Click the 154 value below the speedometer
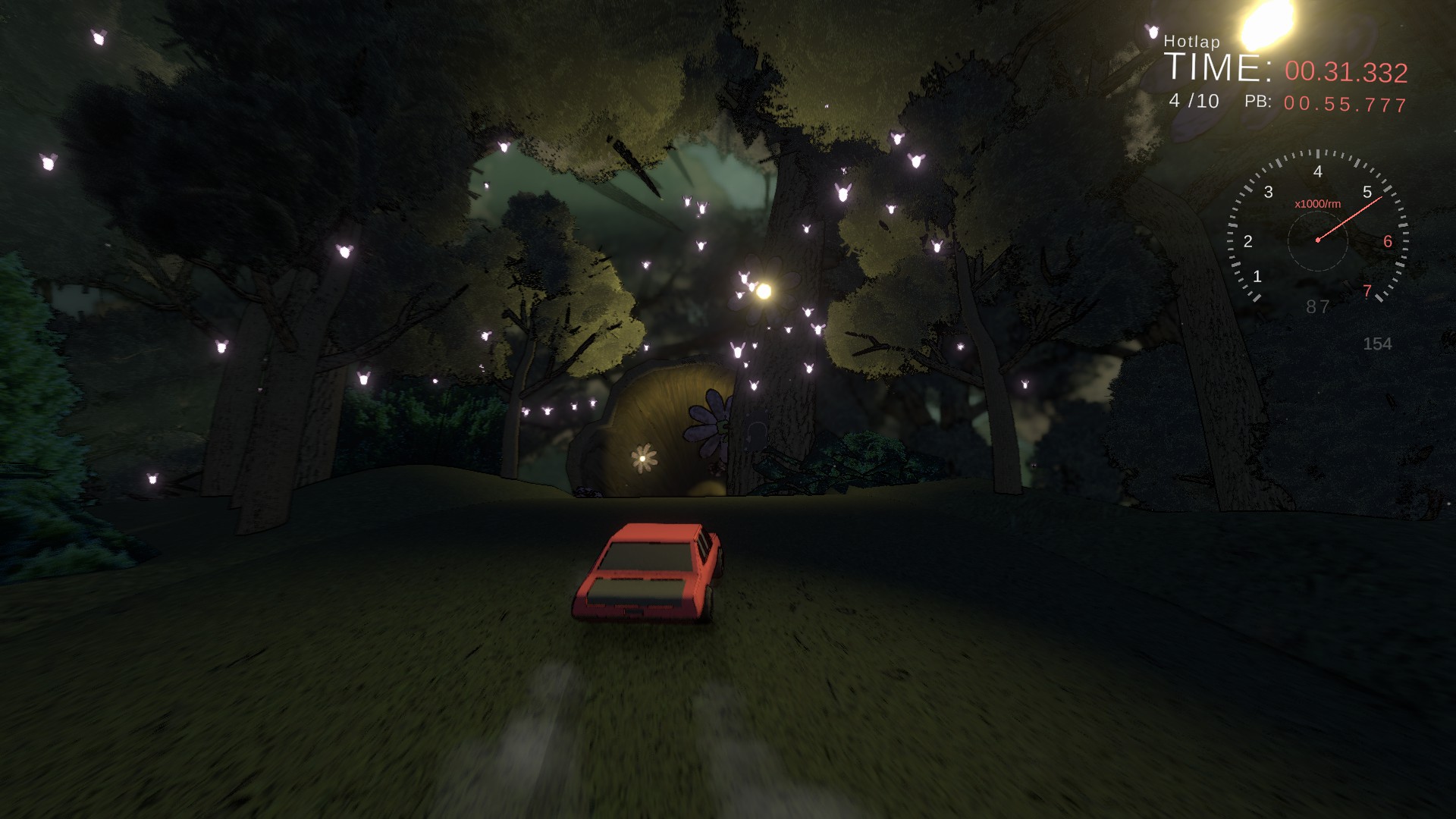 1376,344
